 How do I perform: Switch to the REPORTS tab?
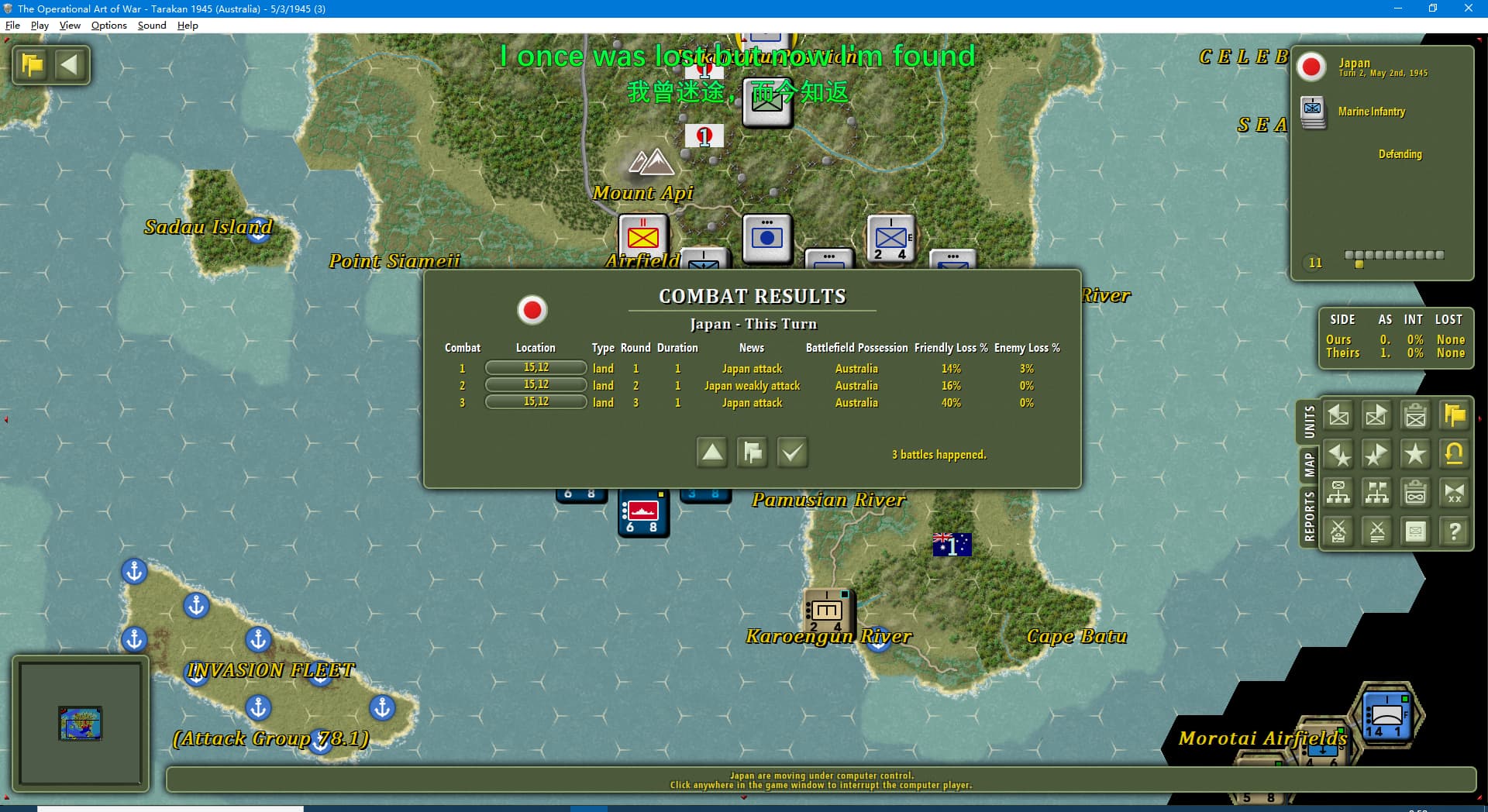coord(1309,517)
